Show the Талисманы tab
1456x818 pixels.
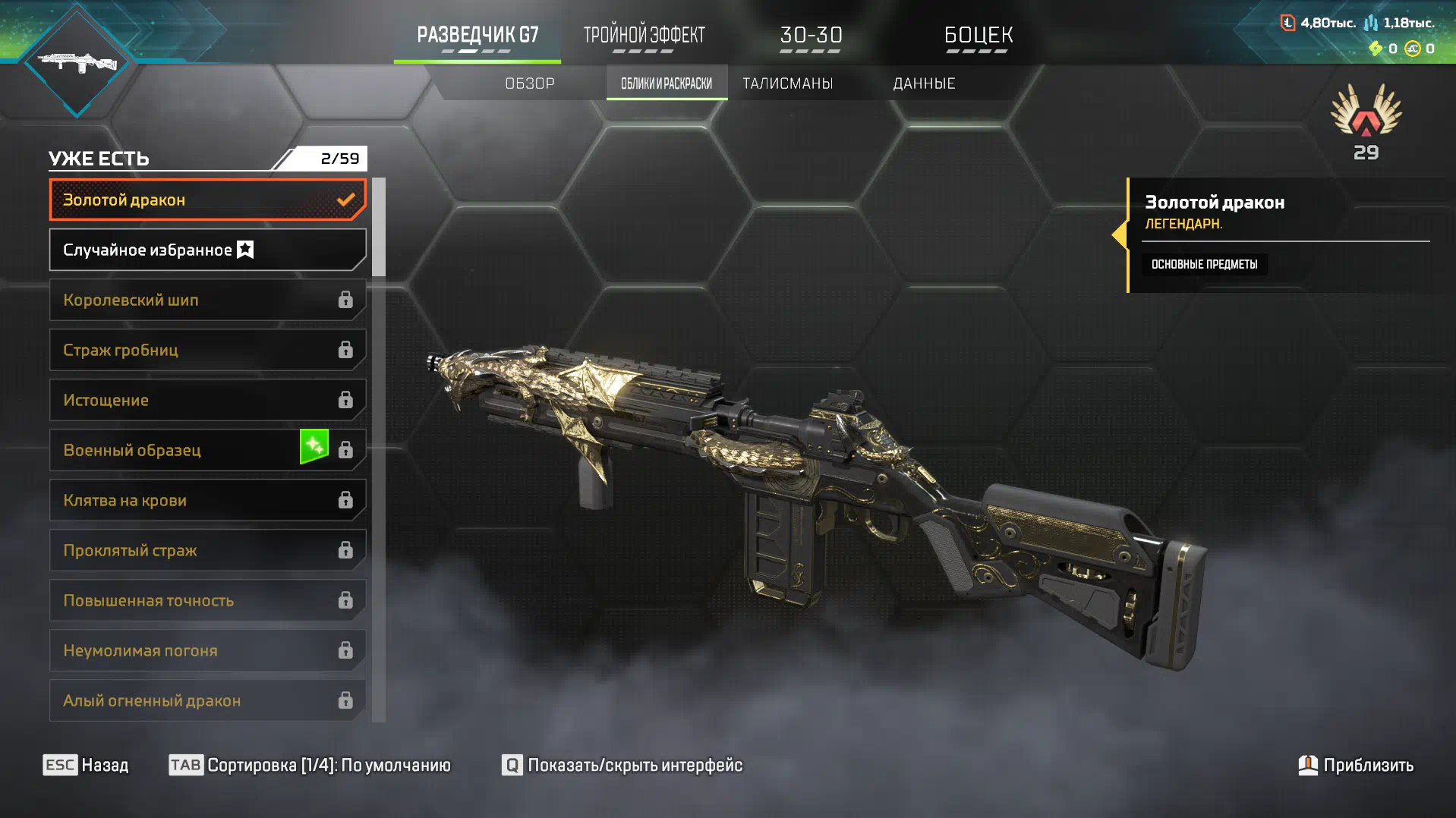click(787, 83)
